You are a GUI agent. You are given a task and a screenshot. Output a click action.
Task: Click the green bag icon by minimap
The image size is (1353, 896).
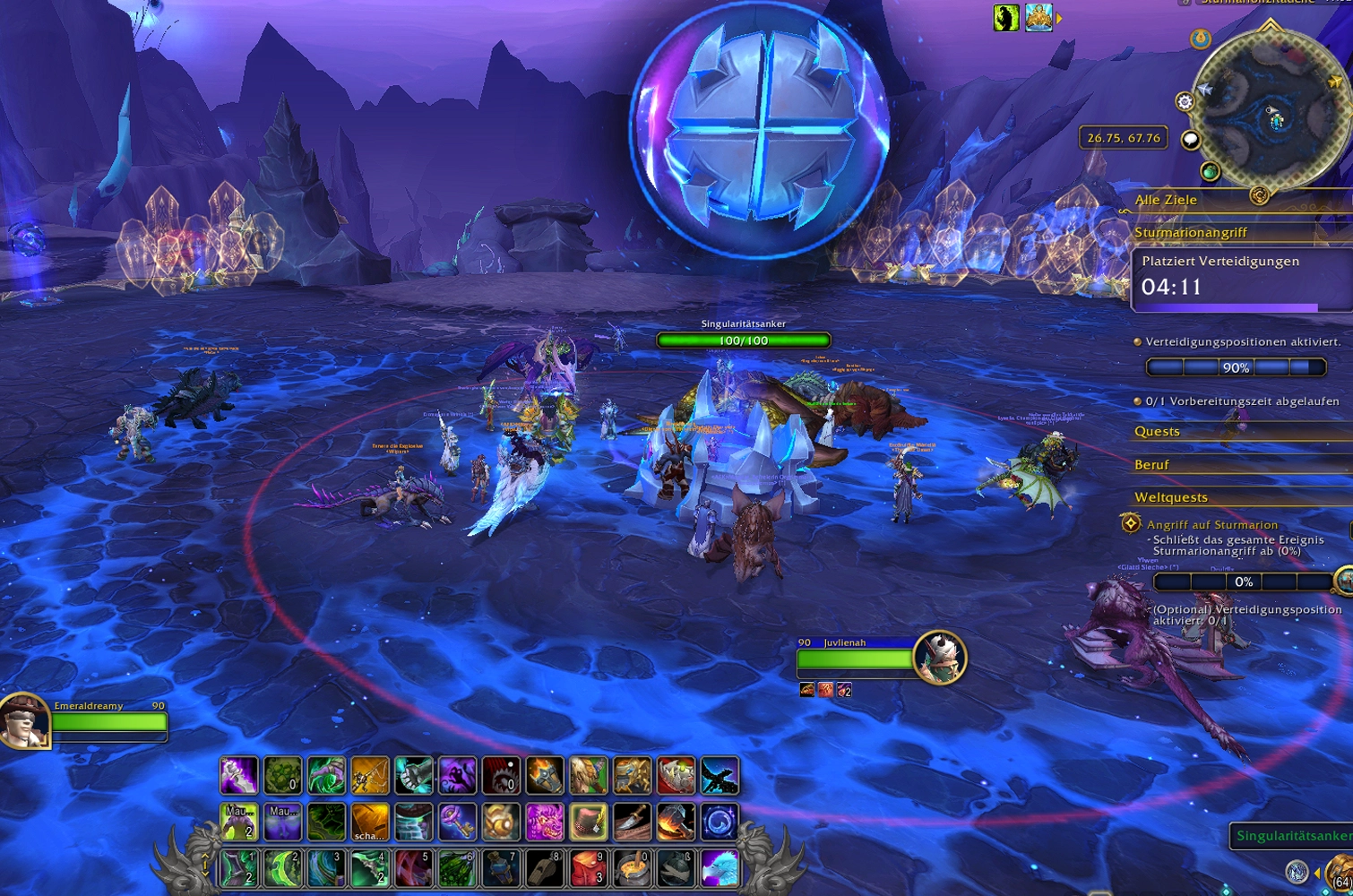click(x=1210, y=170)
